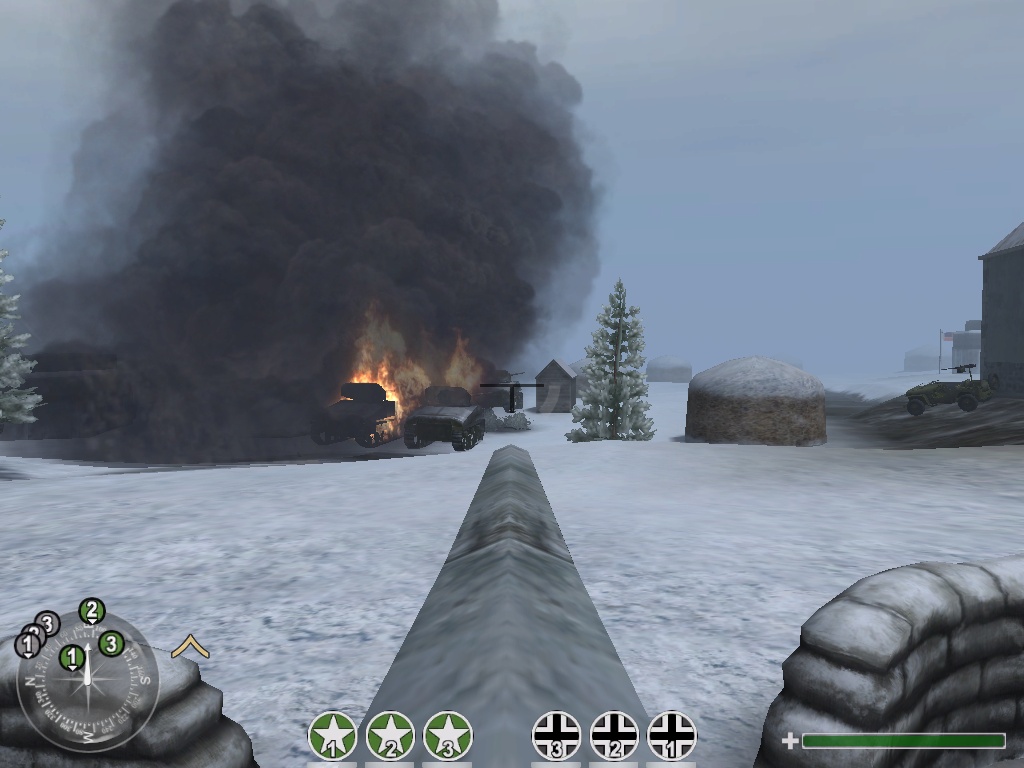The height and width of the screenshot is (768, 1024).
Task: Select gray marker 1 beside the compass
Action: (27, 646)
